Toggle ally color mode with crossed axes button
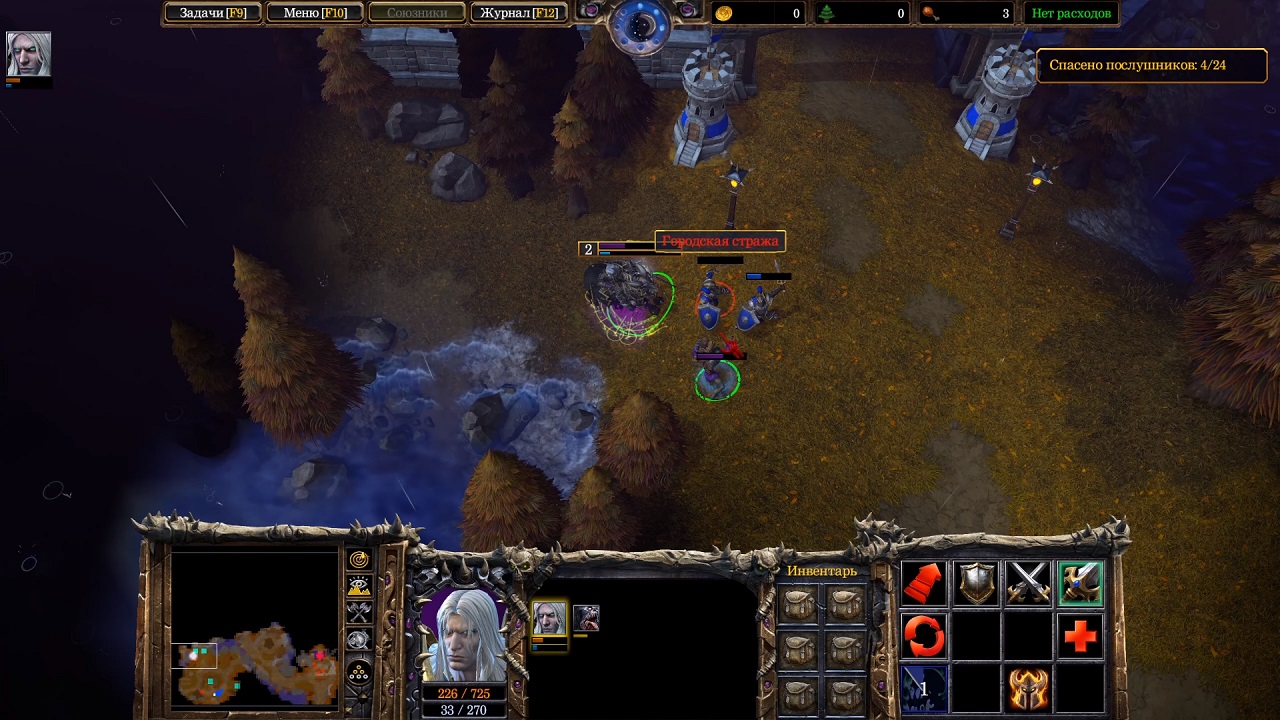 [358, 613]
